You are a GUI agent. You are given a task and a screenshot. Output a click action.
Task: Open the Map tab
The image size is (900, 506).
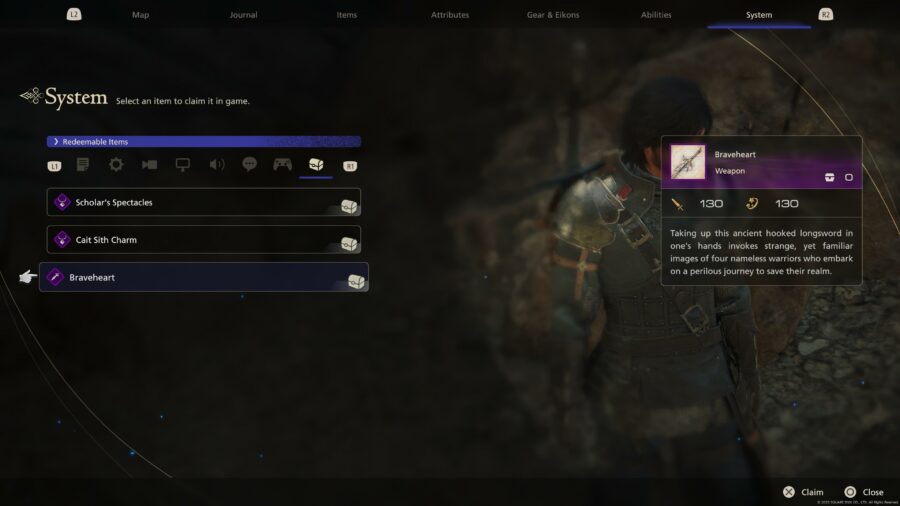click(140, 15)
